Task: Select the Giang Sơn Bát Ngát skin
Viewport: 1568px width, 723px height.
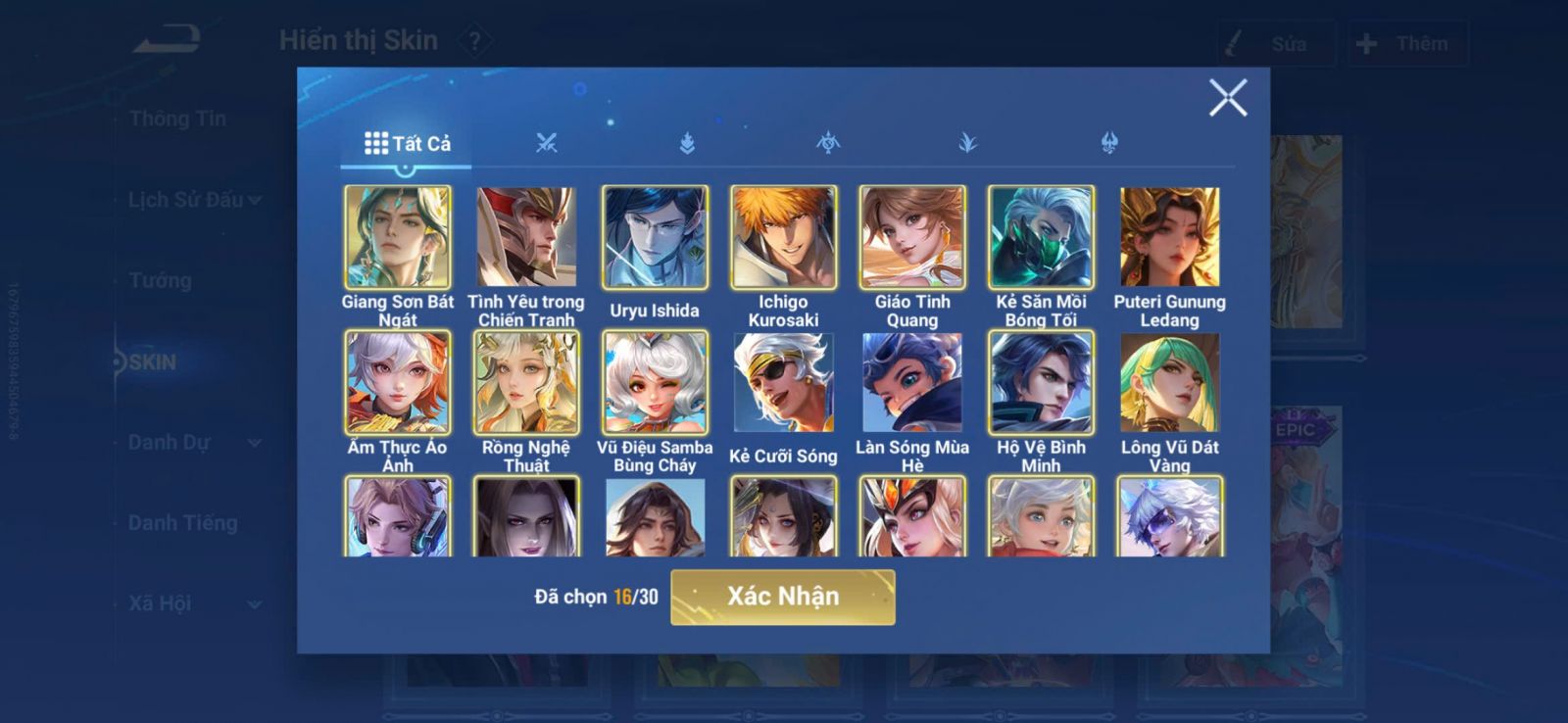Action: coord(398,237)
